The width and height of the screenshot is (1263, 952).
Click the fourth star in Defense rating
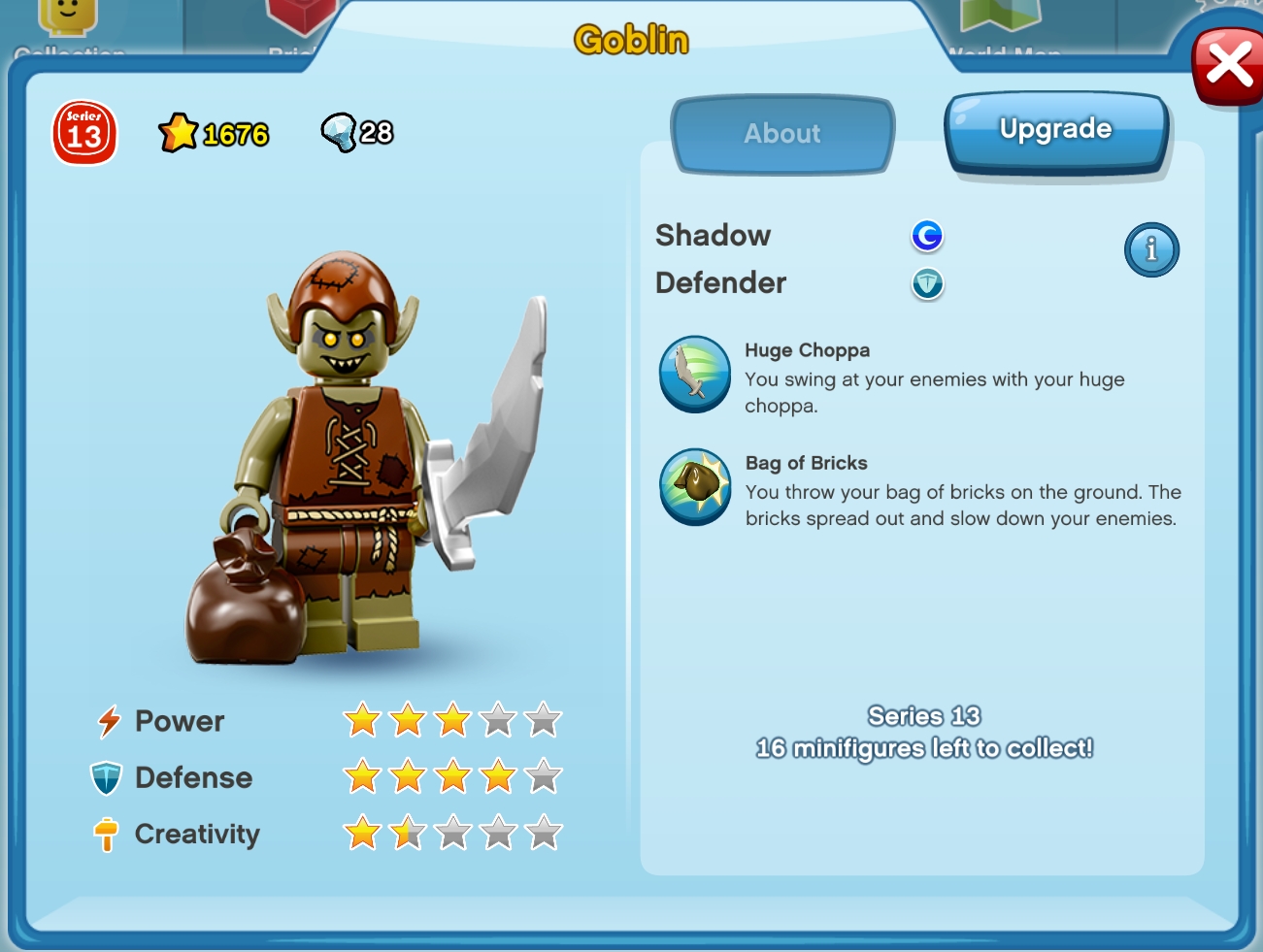(498, 776)
